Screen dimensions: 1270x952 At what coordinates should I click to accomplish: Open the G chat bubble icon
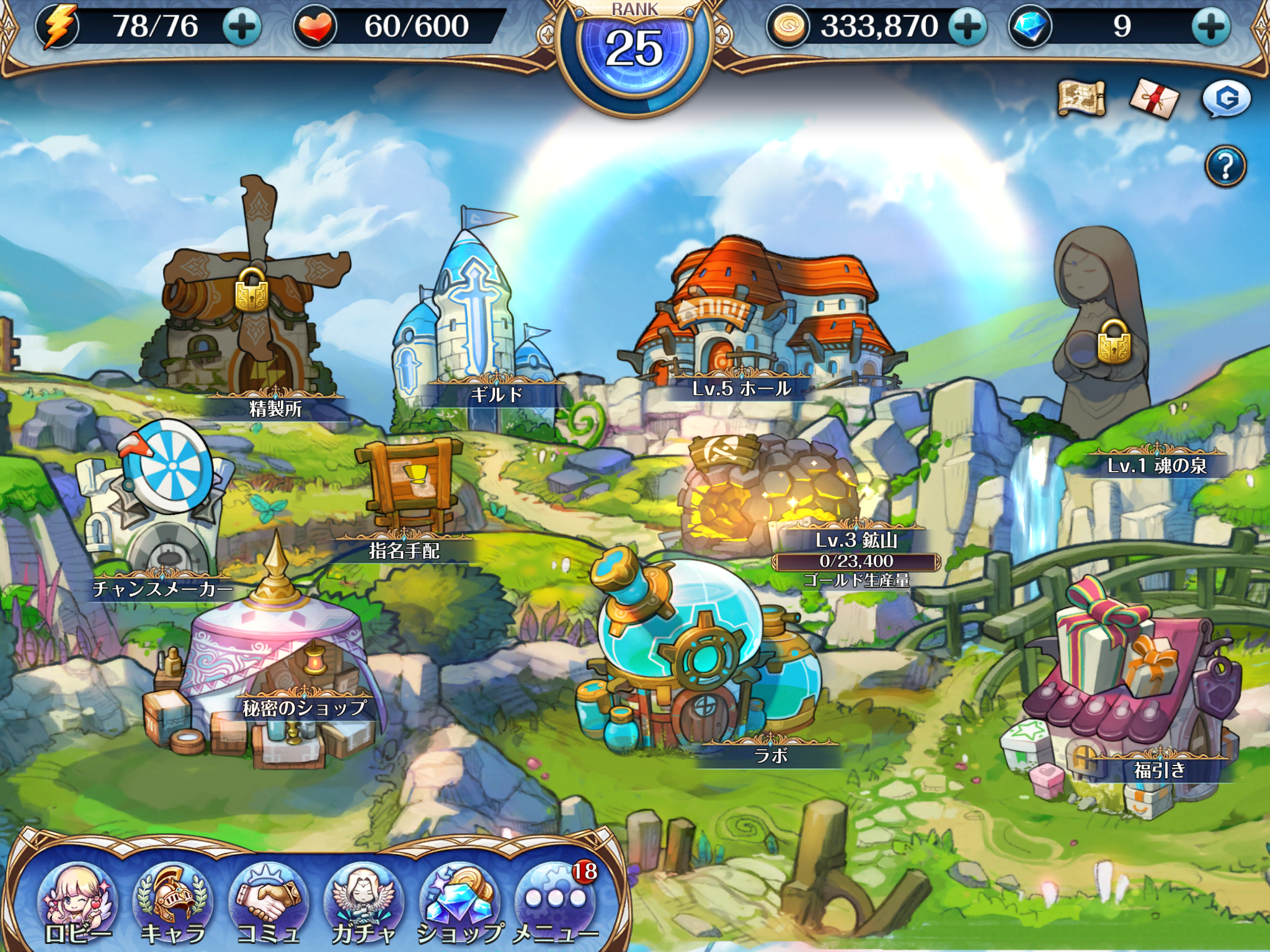coord(1226,99)
